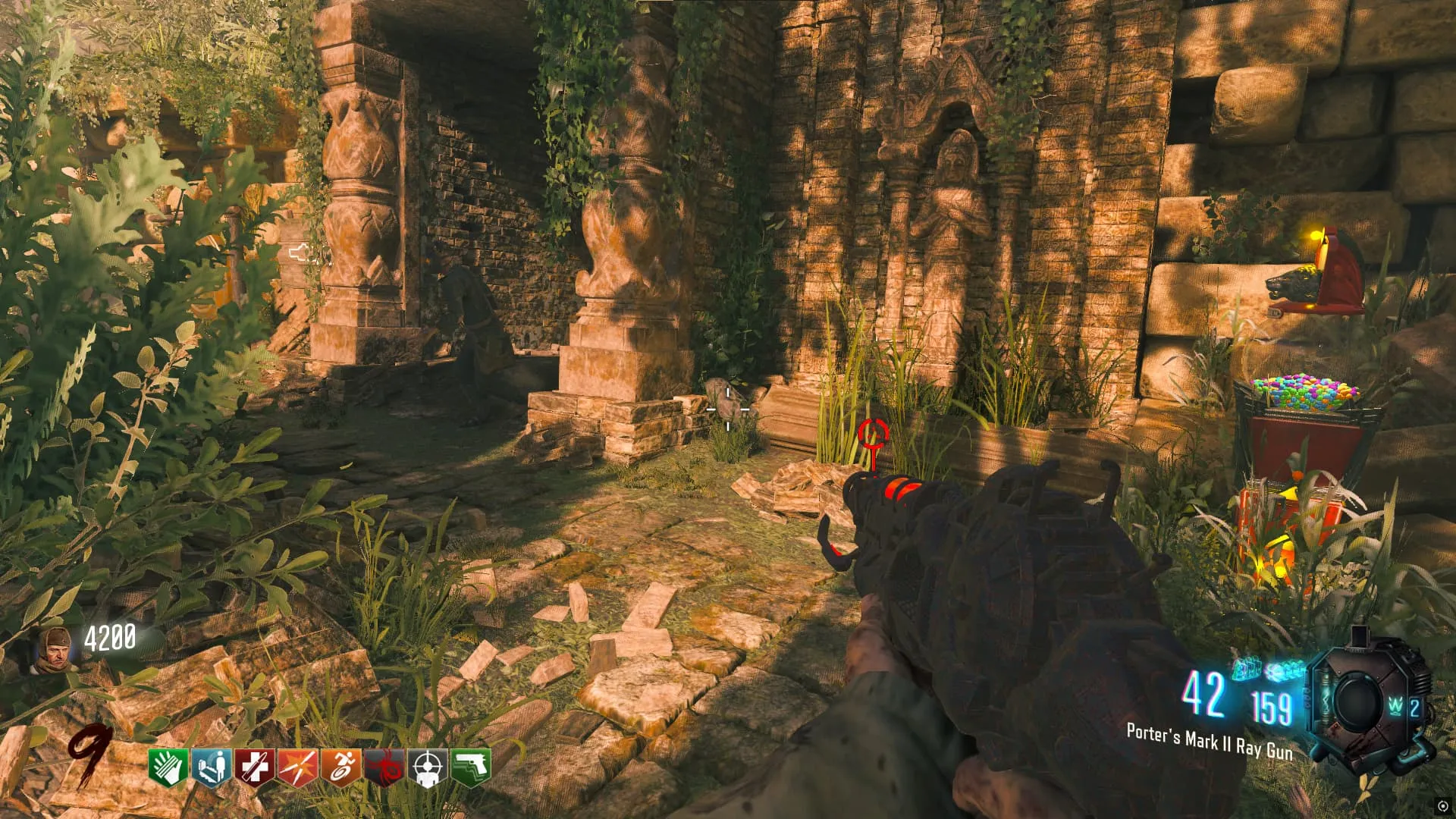Image resolution: width=1456 pixels, height=819 pixels.
Task: Click the Deadshot crosshair perk icon
Action: tap(427, 767)
